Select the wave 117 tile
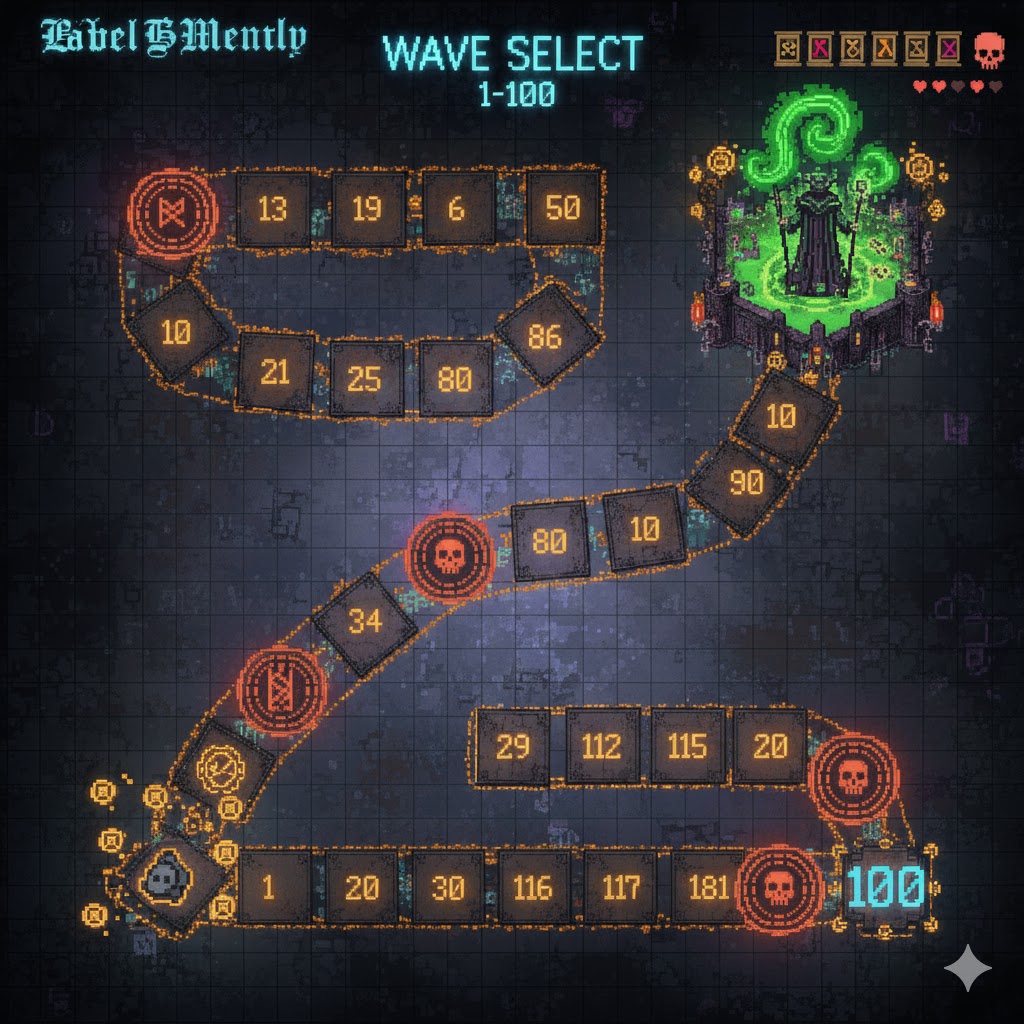This screenshot has height=1024, width=1024. [621, 887]
